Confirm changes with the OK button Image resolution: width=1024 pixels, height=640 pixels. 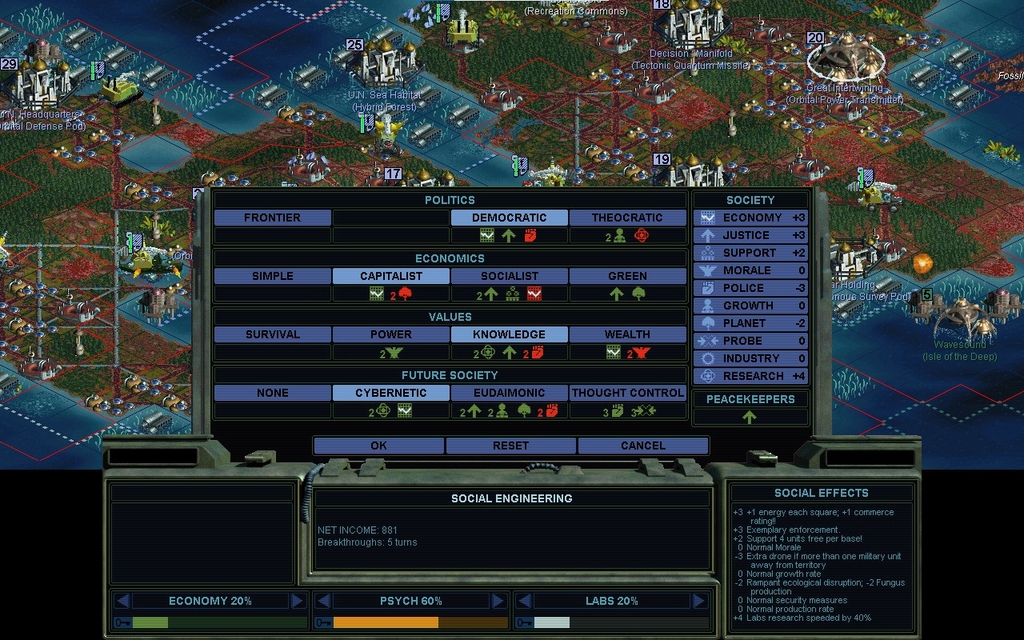pos(378,445)
